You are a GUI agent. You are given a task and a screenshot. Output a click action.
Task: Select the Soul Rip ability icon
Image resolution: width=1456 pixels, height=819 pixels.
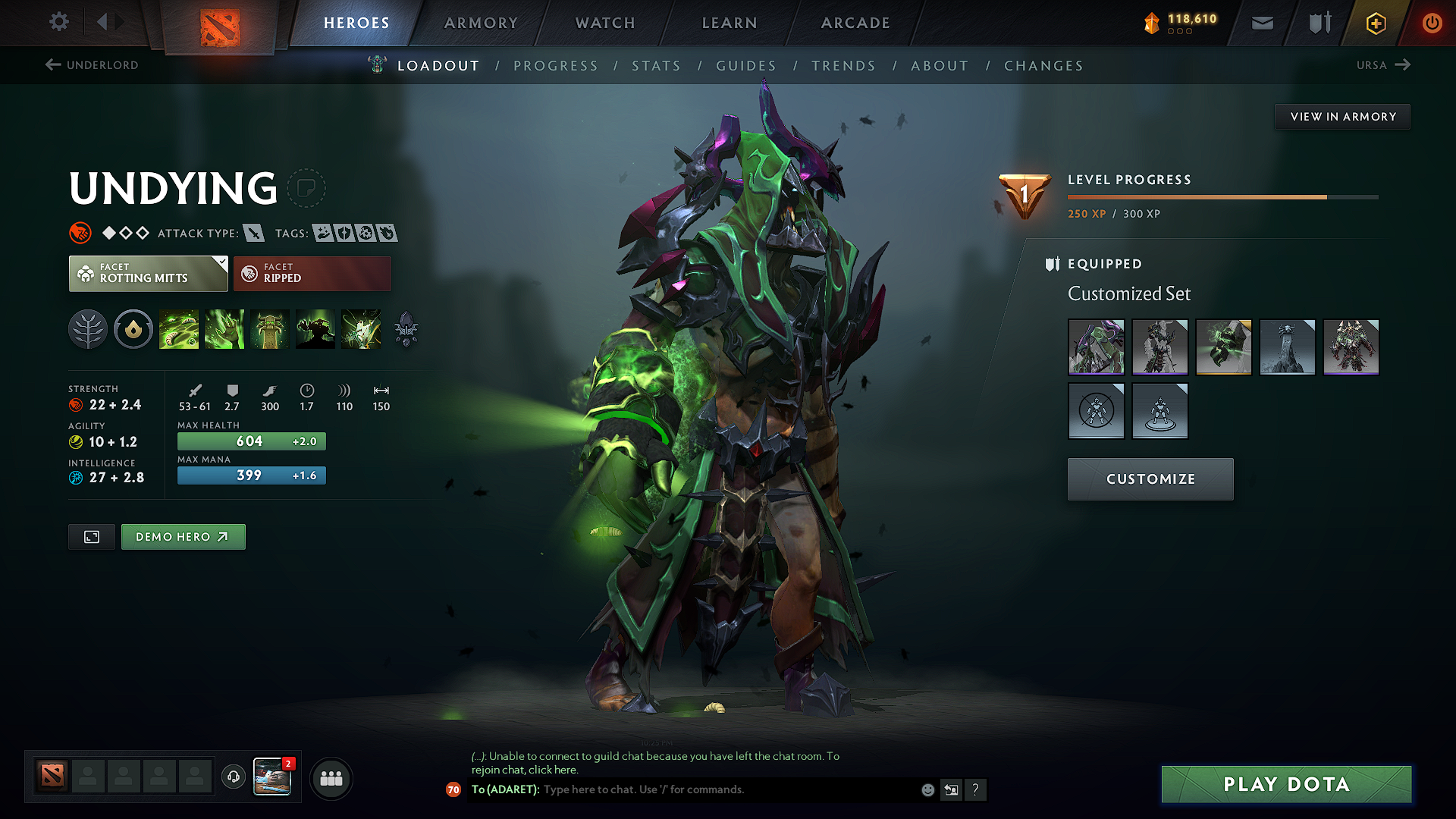click(x=224, y=329)
